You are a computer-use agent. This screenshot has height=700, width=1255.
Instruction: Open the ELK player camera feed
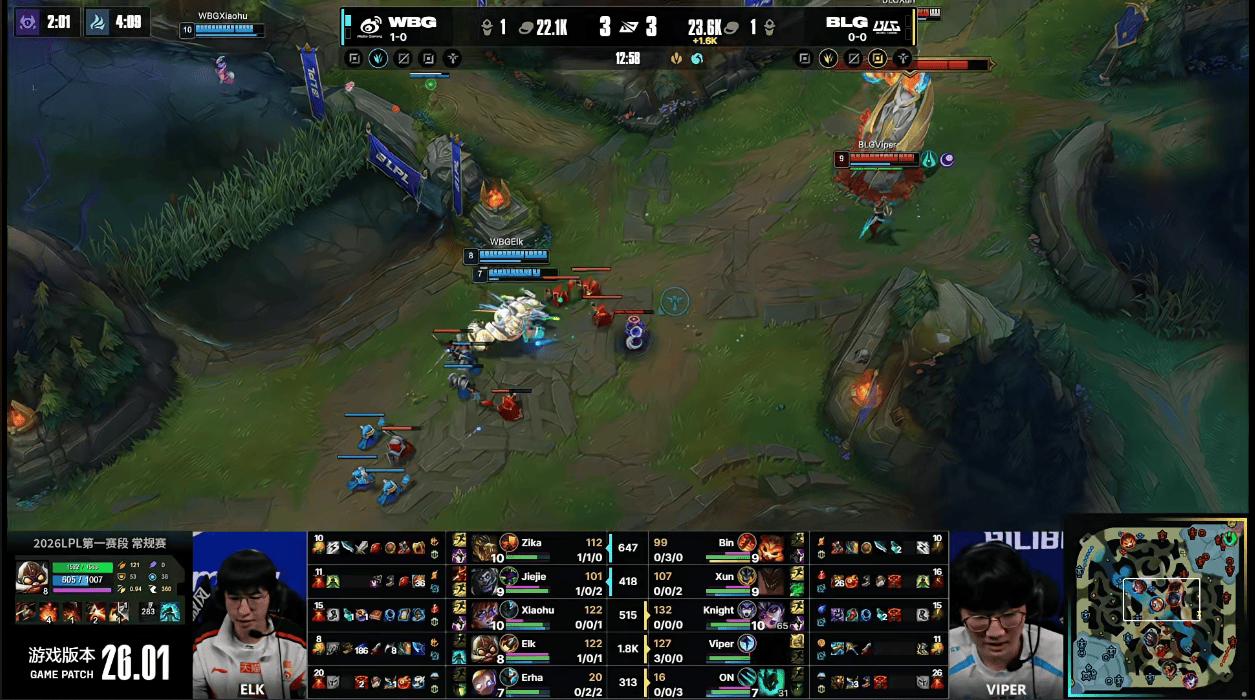pos(250,614)
